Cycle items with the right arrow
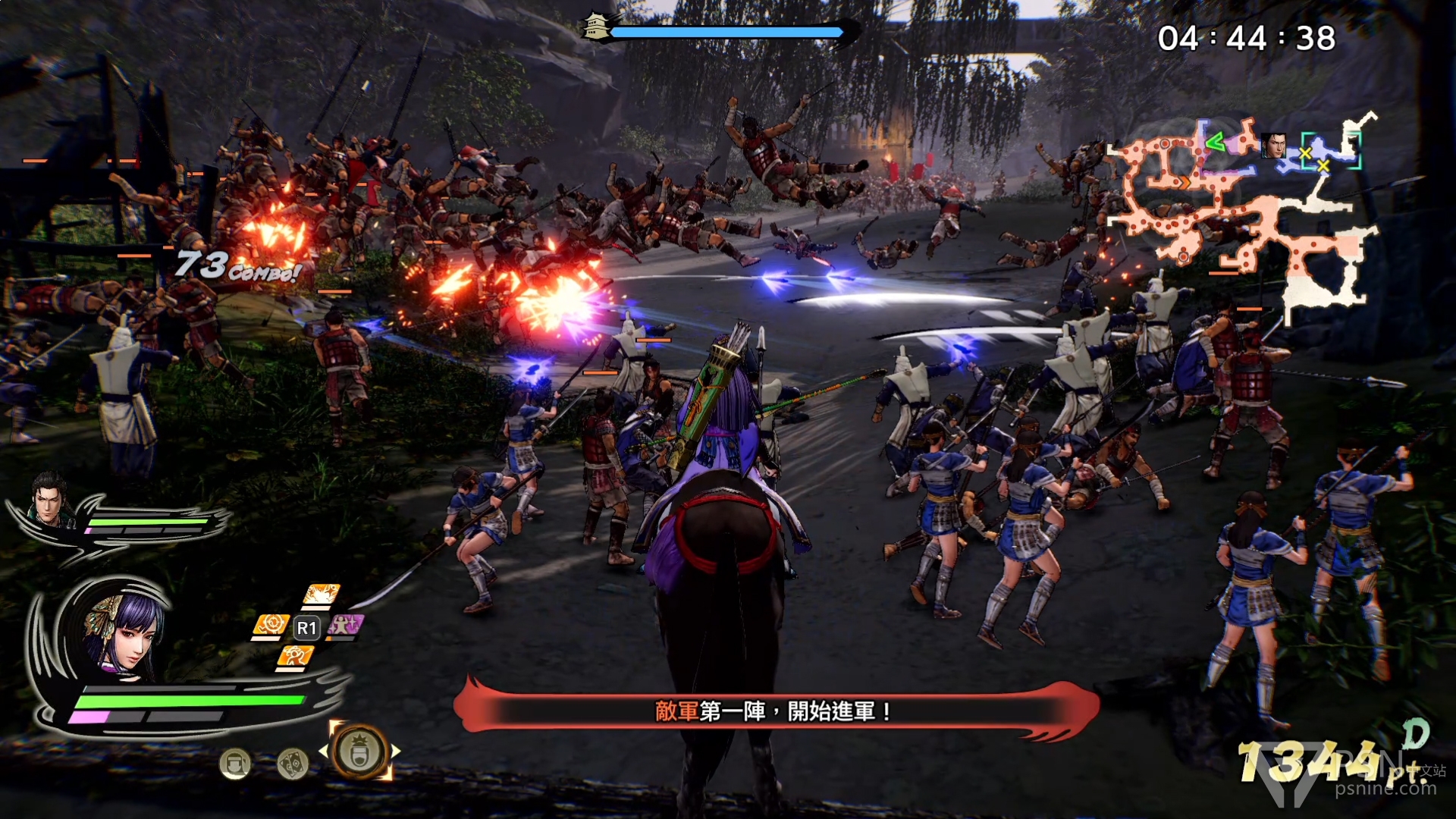The height and width of the screenshot is (819, 1456). [396, 752]
